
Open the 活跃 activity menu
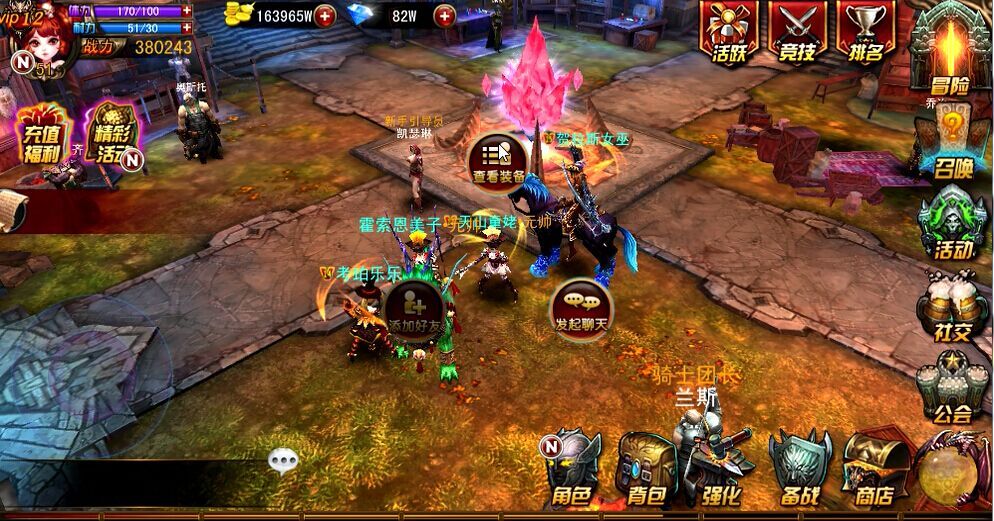click(x=729, y=33)
